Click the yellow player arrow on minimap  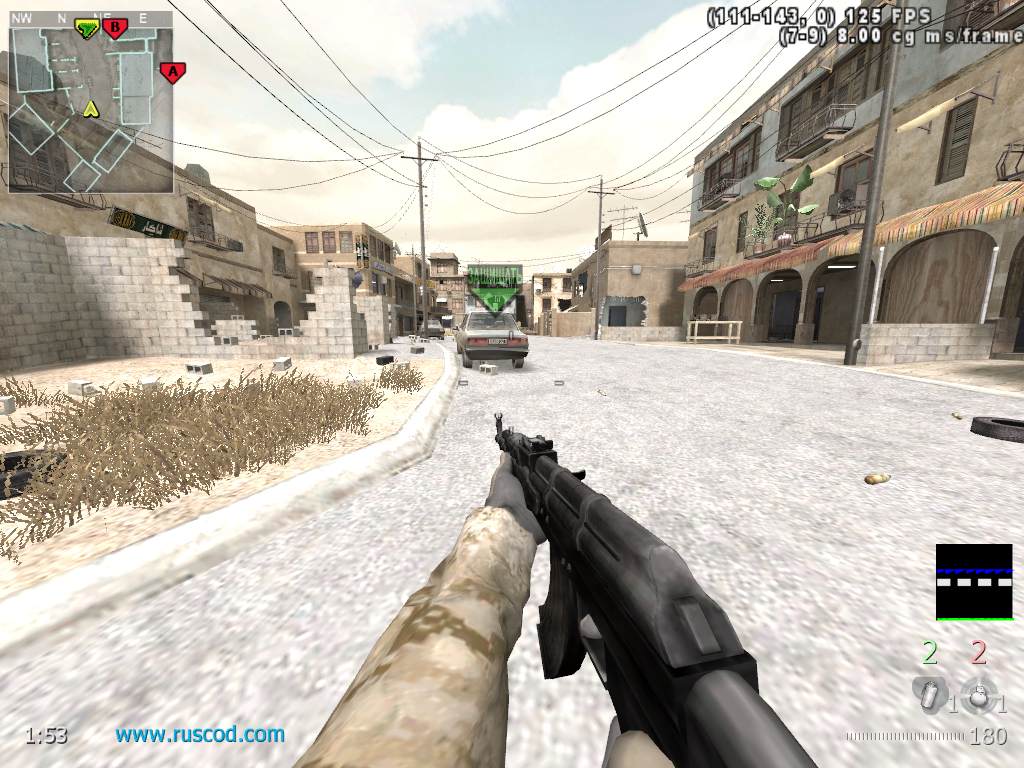pyautogui.click(x=91, y=107)
